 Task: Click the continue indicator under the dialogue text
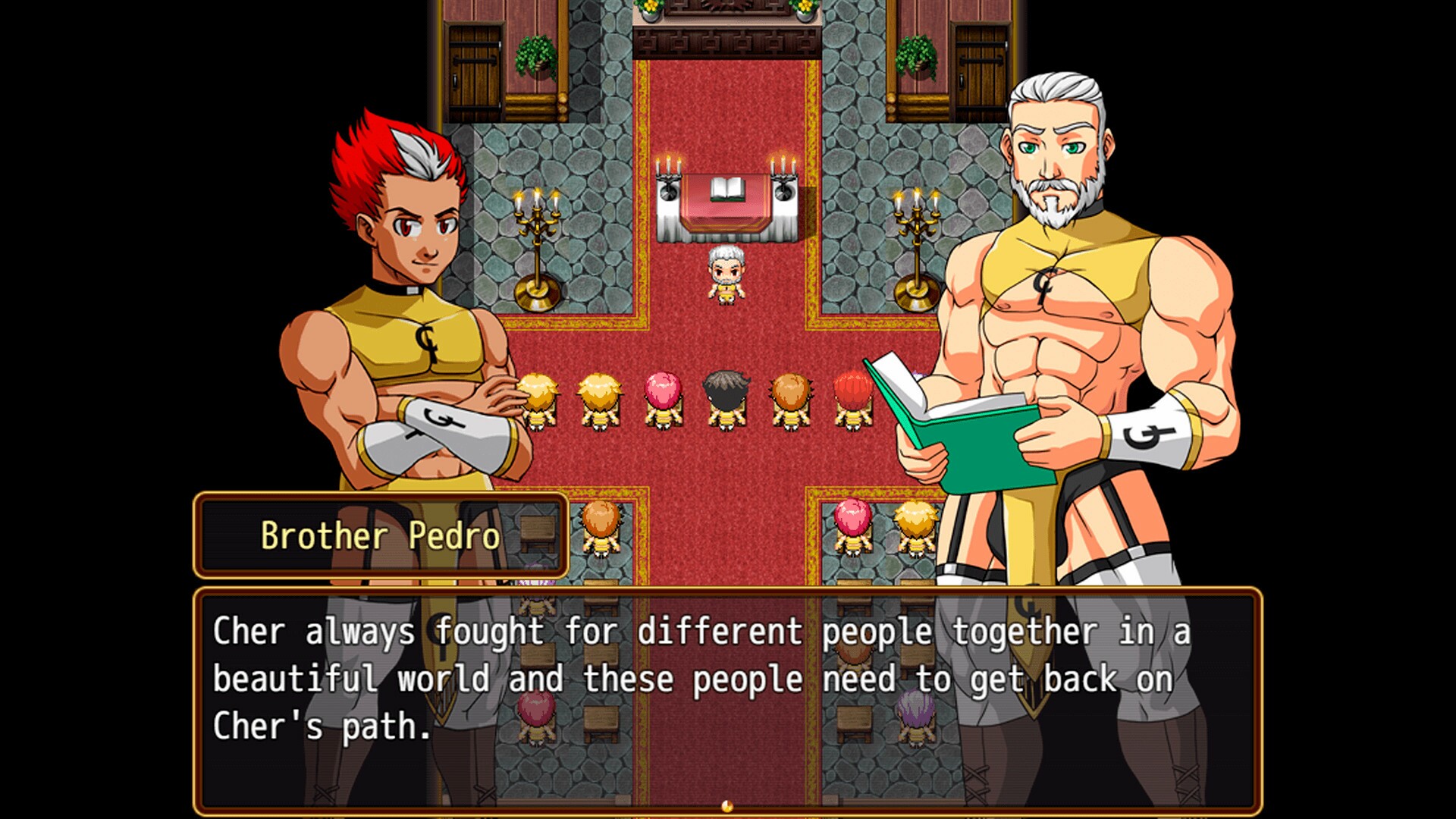coord(727,806)
